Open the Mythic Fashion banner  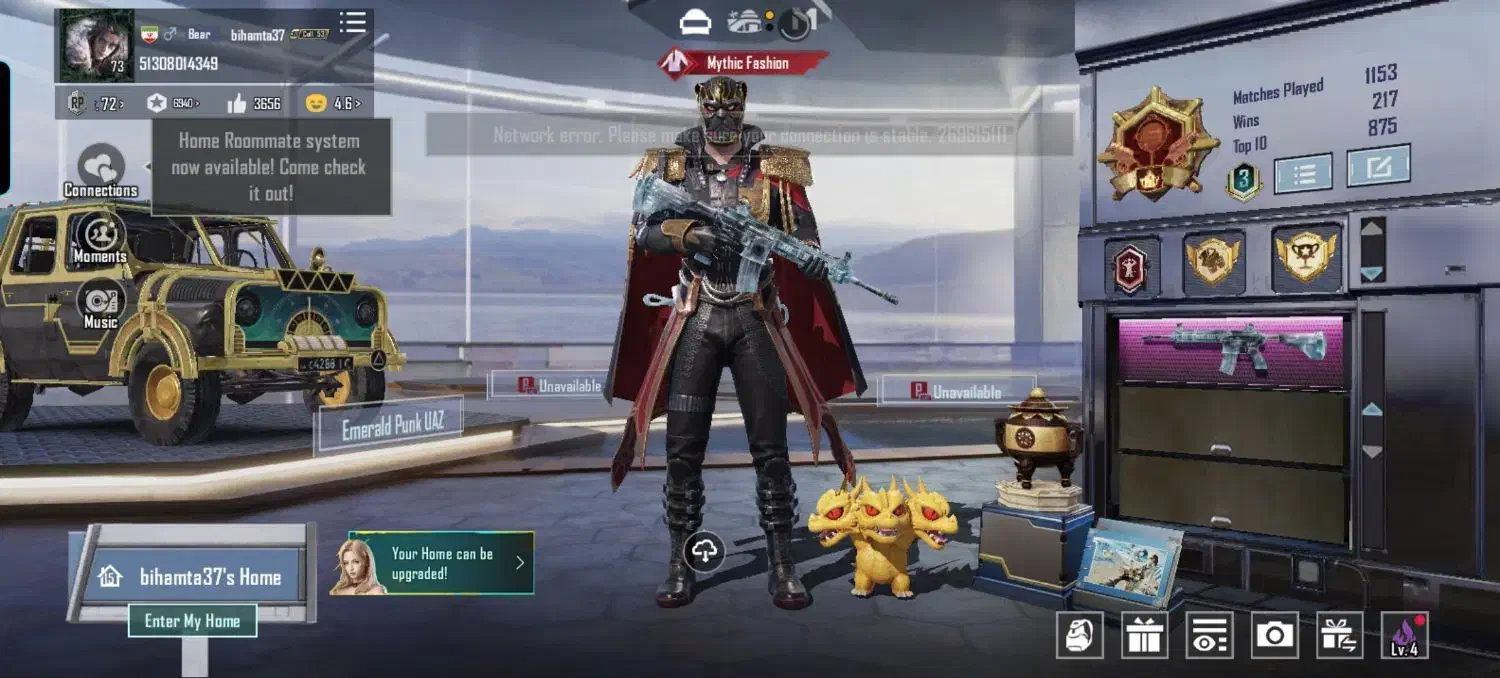point(744,63)
